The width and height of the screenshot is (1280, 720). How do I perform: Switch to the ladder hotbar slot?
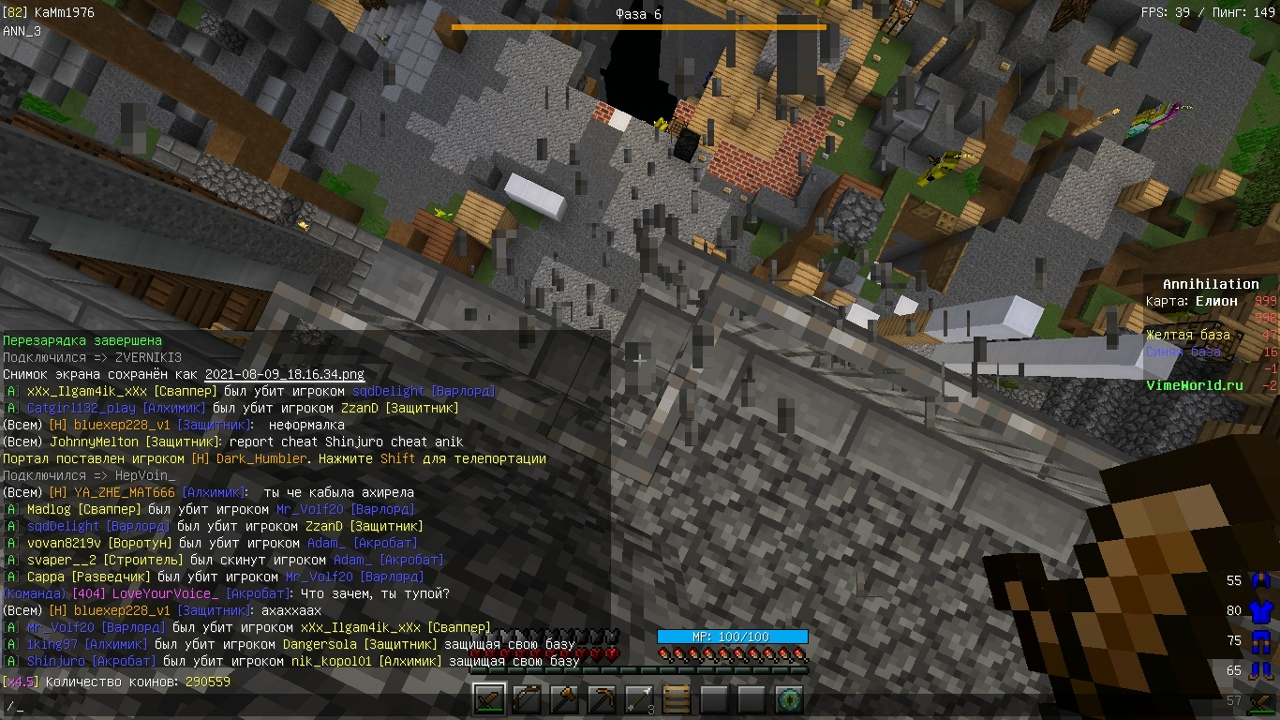677,699
